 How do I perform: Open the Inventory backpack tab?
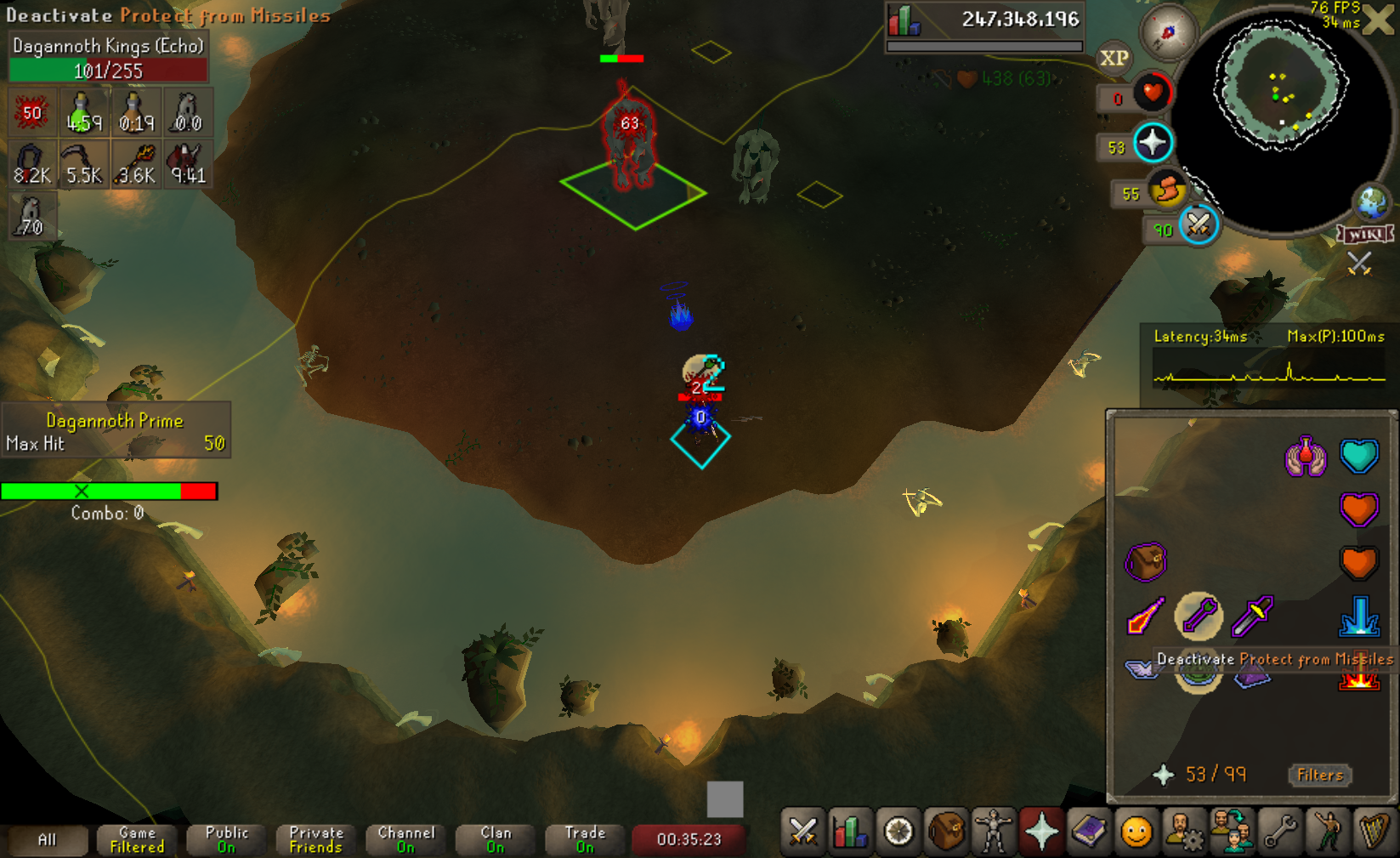click(946, 832)
